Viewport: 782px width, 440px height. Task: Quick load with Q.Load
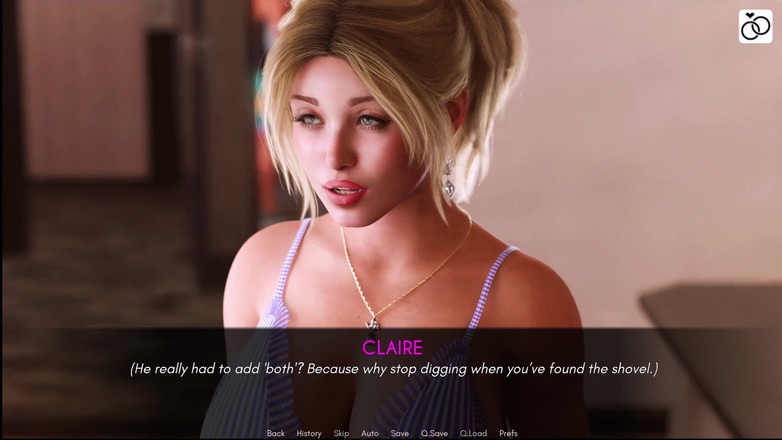coord(473,433)
